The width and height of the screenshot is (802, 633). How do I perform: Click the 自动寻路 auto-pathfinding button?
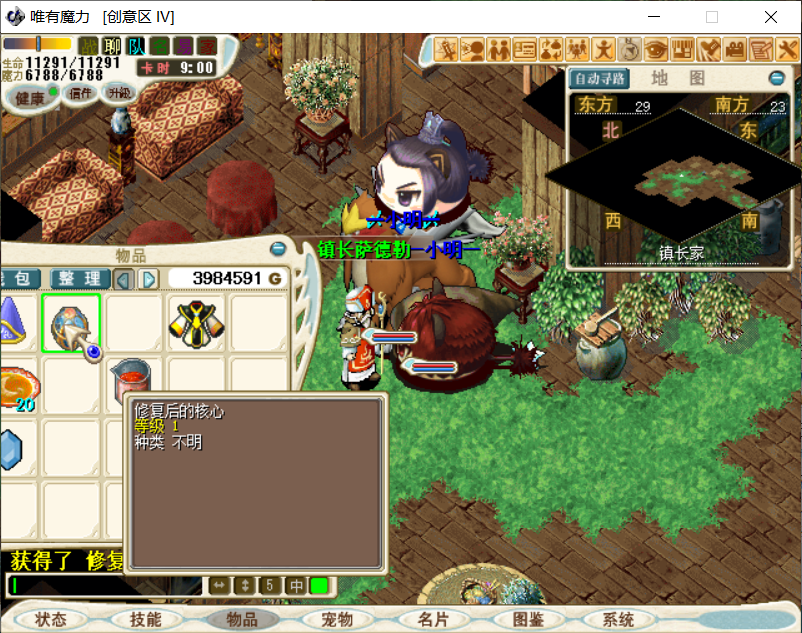point(598,78)
